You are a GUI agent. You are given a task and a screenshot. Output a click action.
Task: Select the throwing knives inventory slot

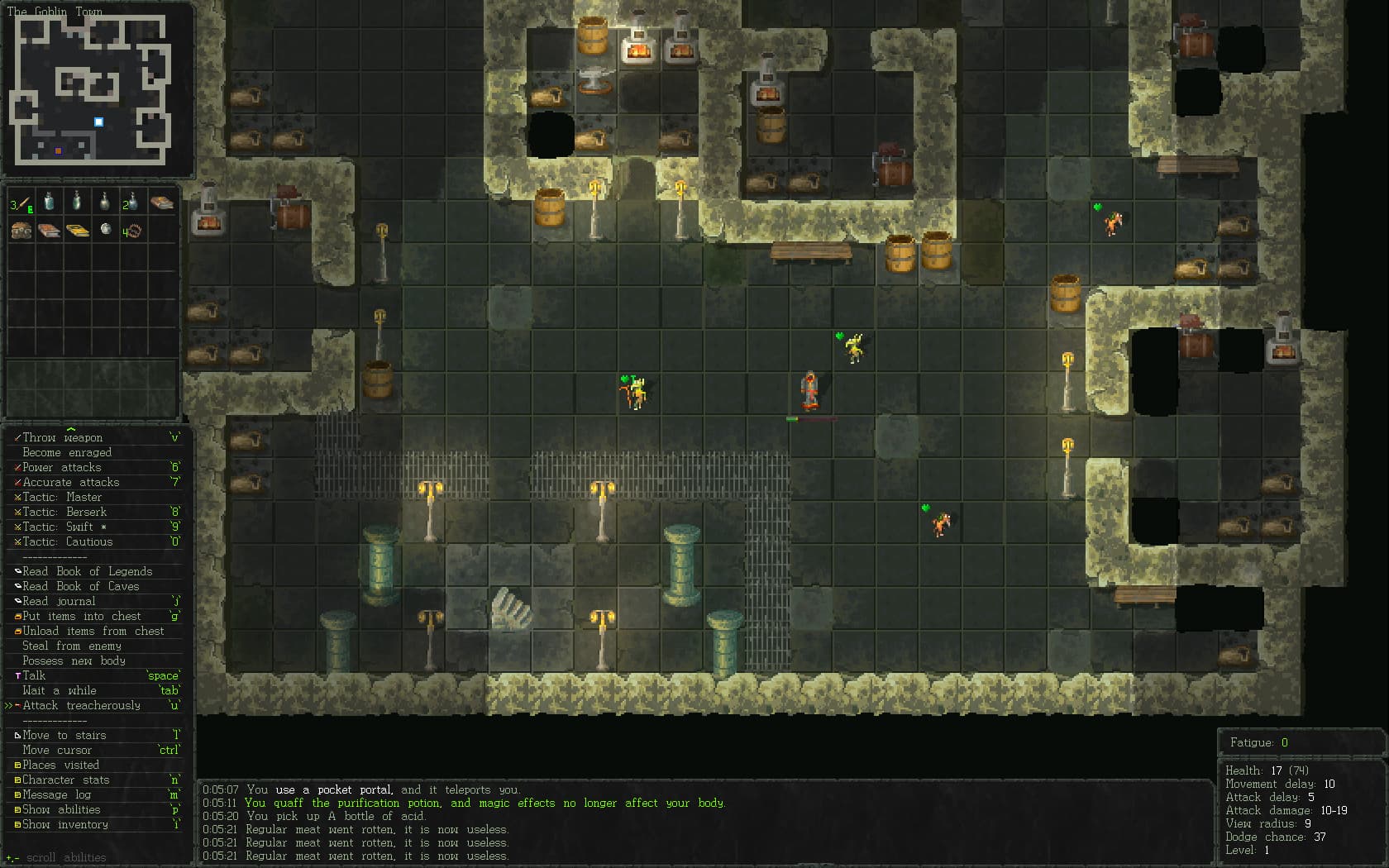21,201
